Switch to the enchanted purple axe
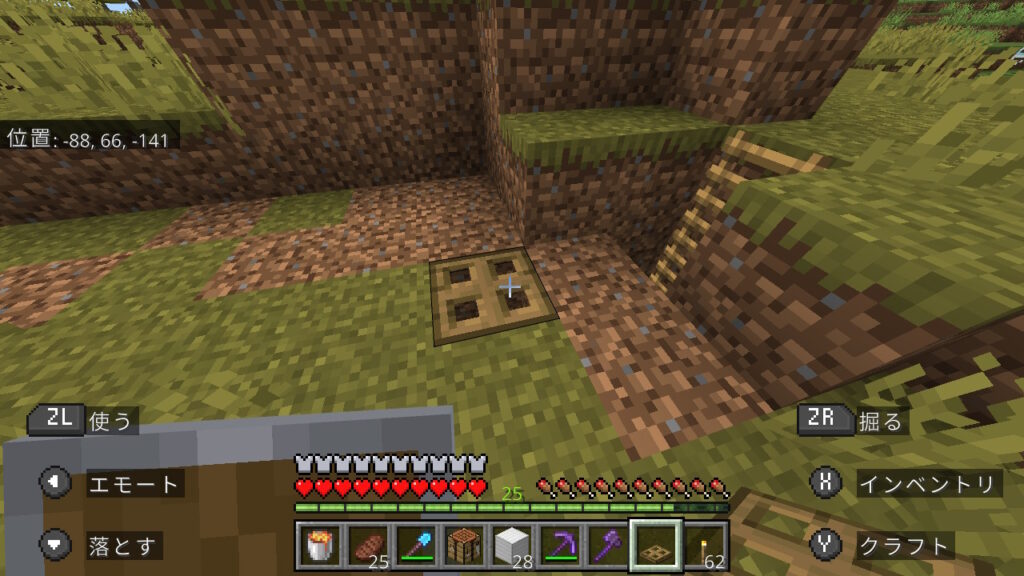1024x576 pixels. (x=607, y=546)
